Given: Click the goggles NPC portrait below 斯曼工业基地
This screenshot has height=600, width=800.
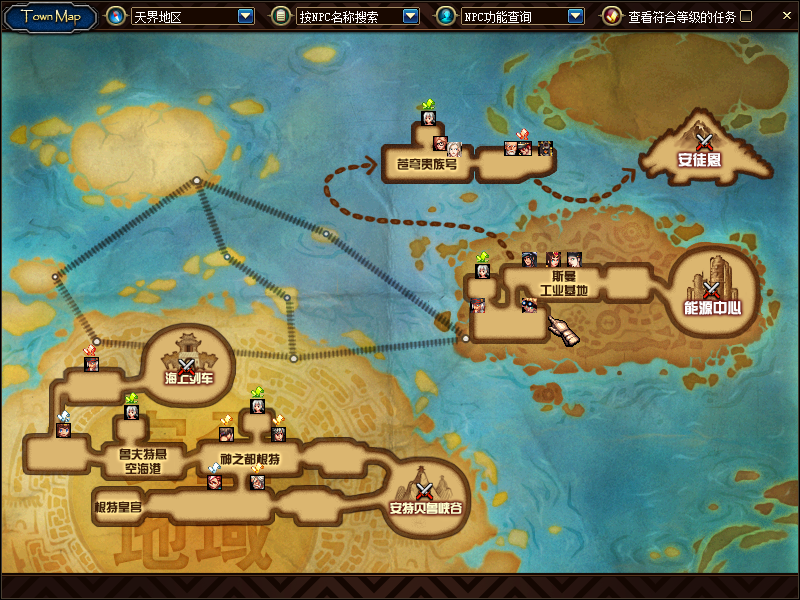Looking at the screenshot, I should [x=529, y=304].
